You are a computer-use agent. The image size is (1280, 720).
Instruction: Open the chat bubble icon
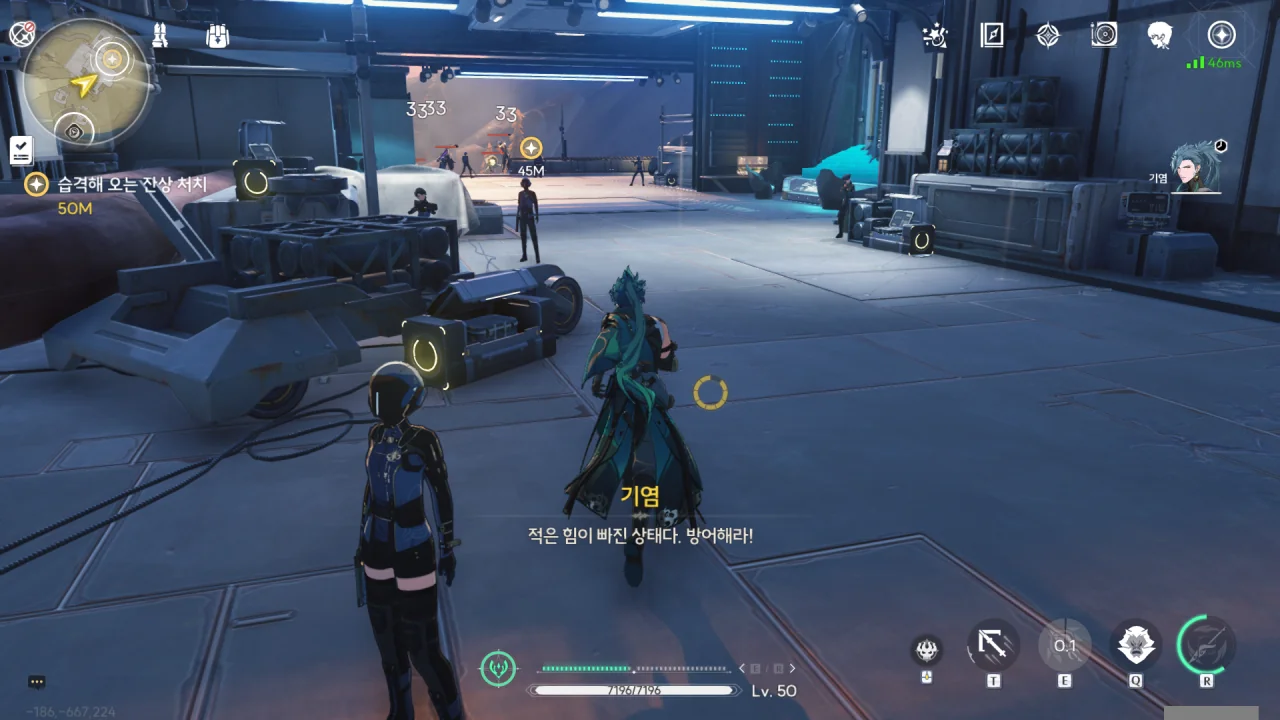[x=37, y=682]
